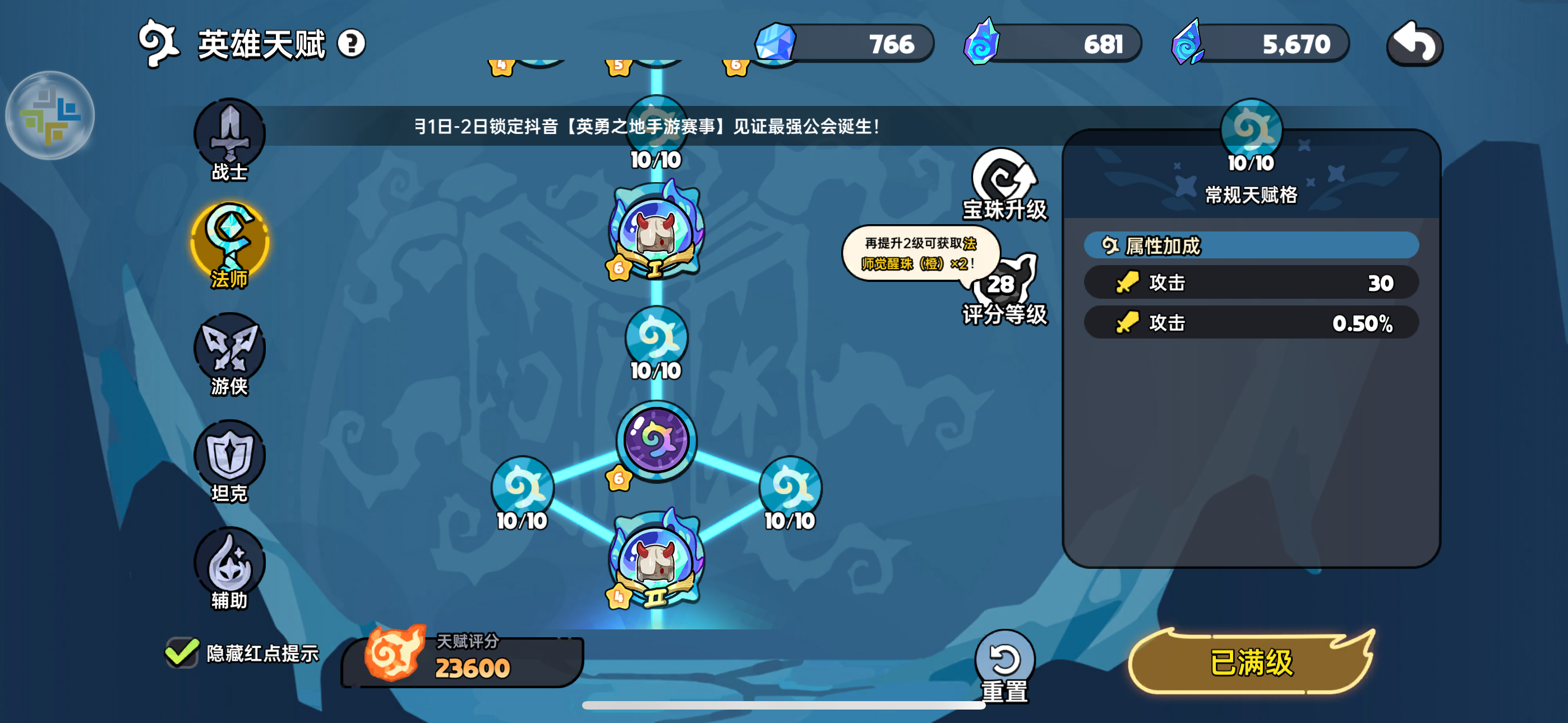Switch to the 战士 warrior class tab

pyautogui.click(x=229, y=140)
